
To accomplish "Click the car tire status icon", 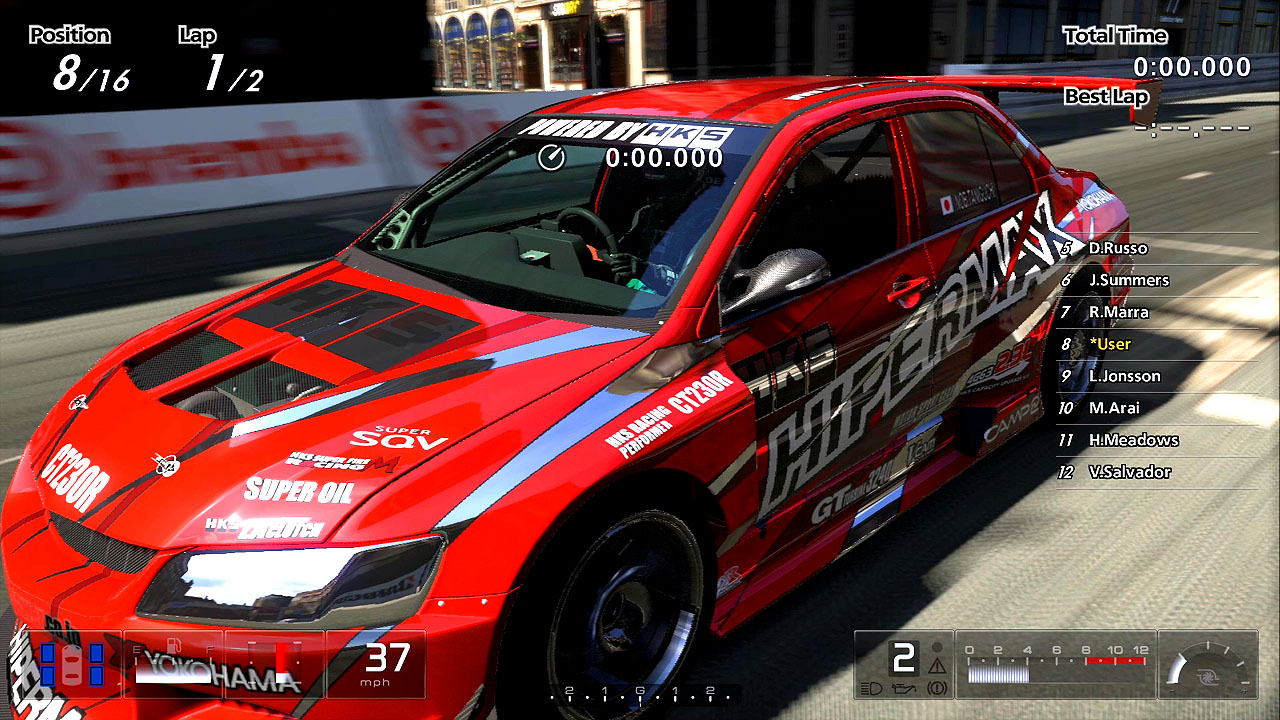I will point(71,664).
